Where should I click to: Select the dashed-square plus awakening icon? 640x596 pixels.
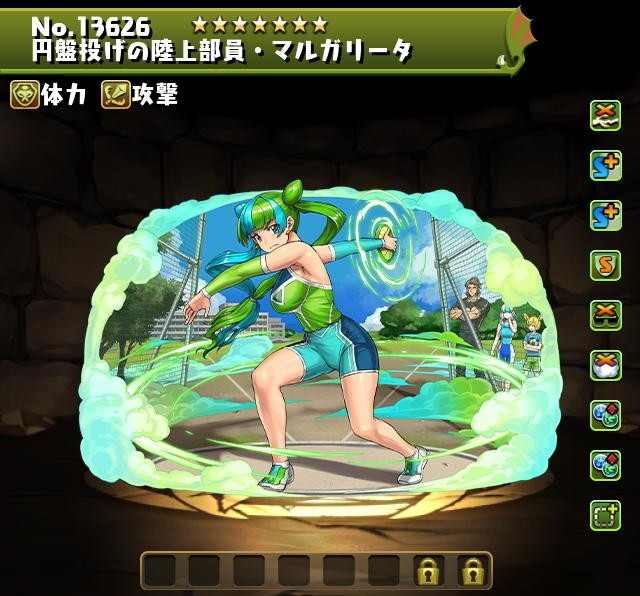click(x=604, y=513)
